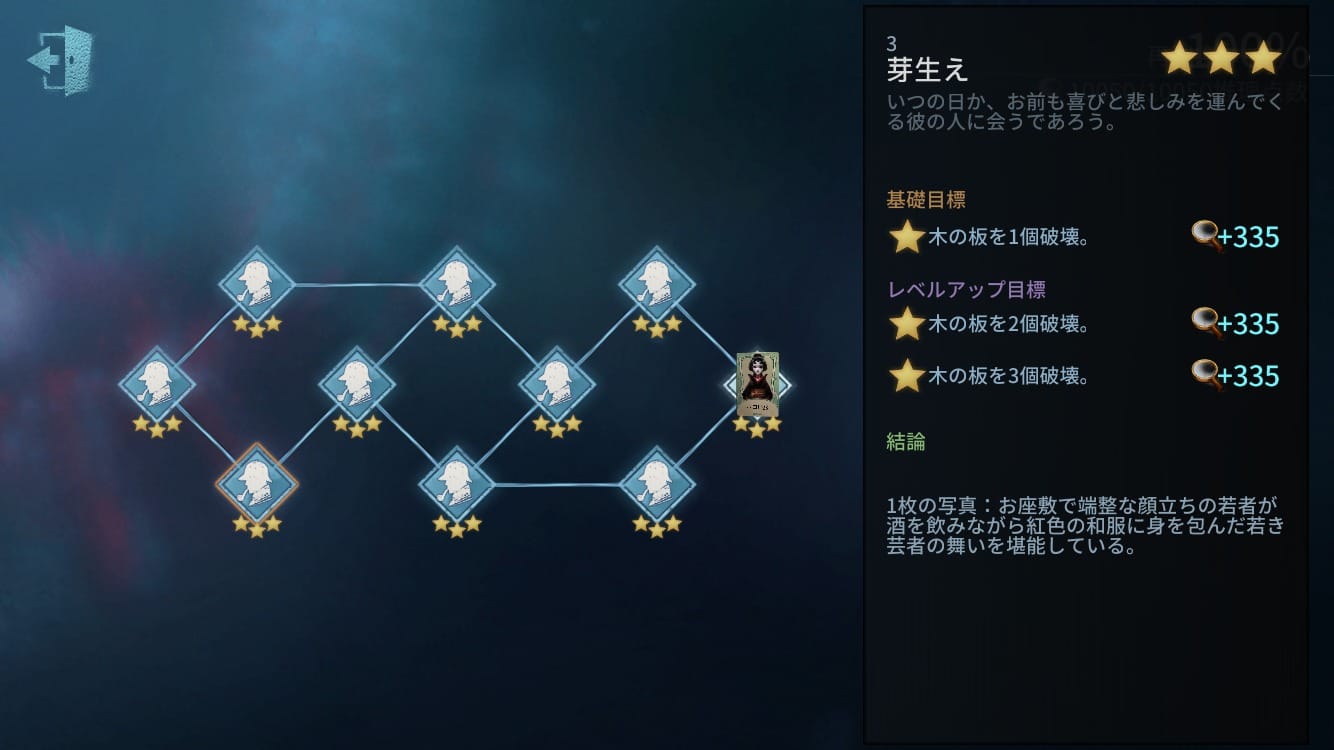1334x750 pixels.
Task: Click the right-facing arrow beside the geisha card
Action: coord(786,385)
